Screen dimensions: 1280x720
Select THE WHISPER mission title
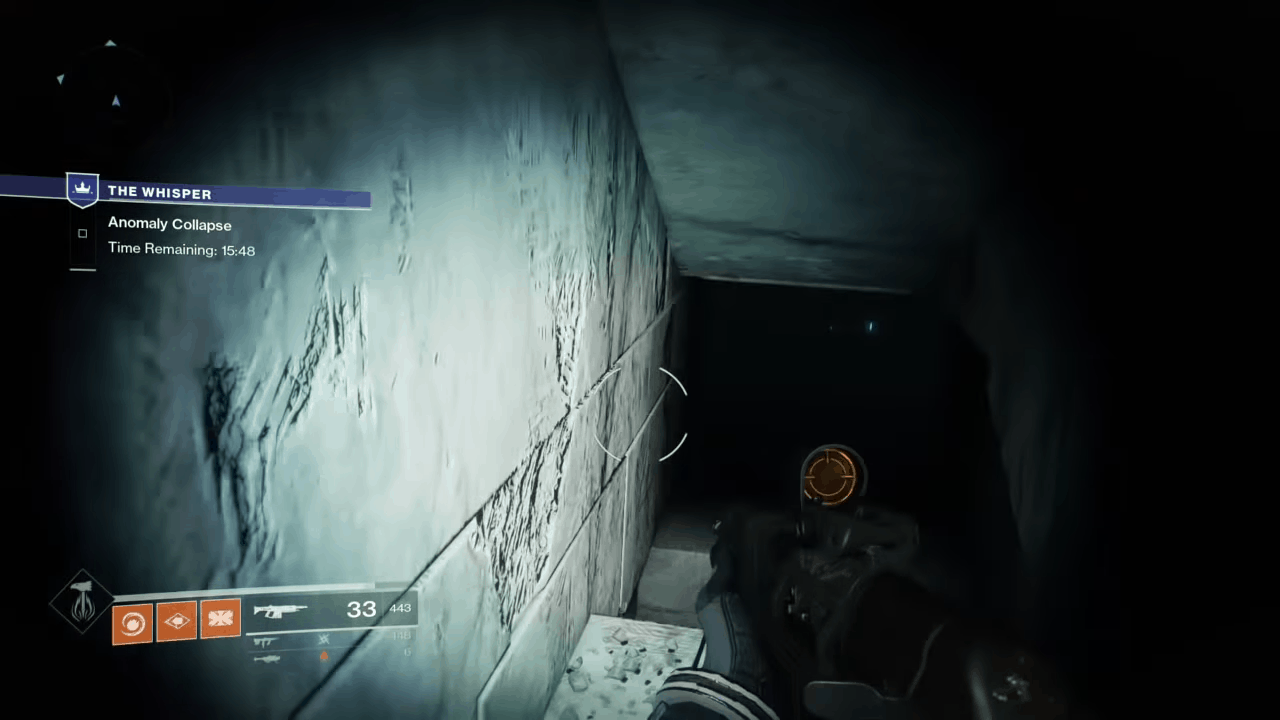[x=160, y=192]
